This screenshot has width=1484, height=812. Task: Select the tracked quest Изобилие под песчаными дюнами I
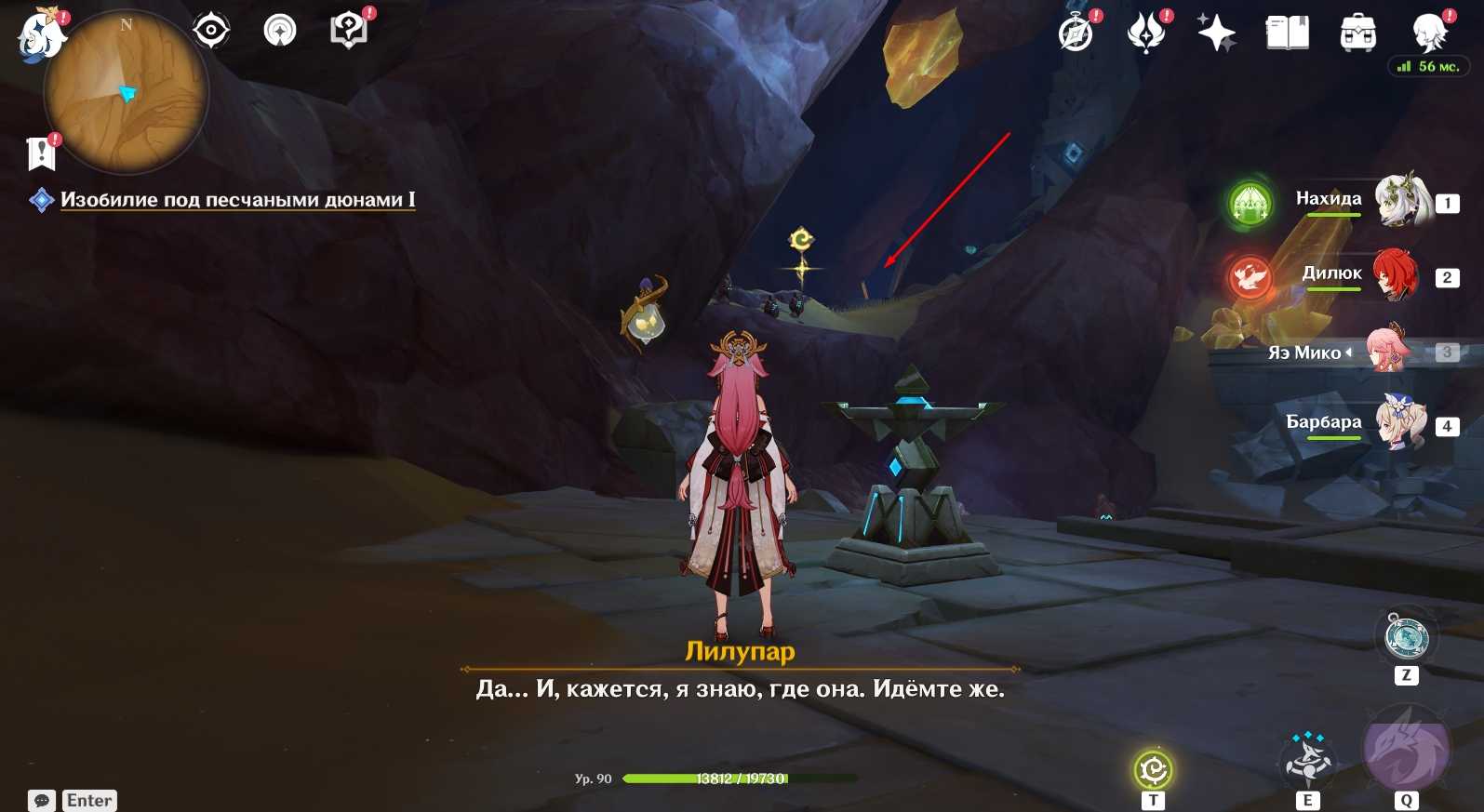(x=237, y=200)
